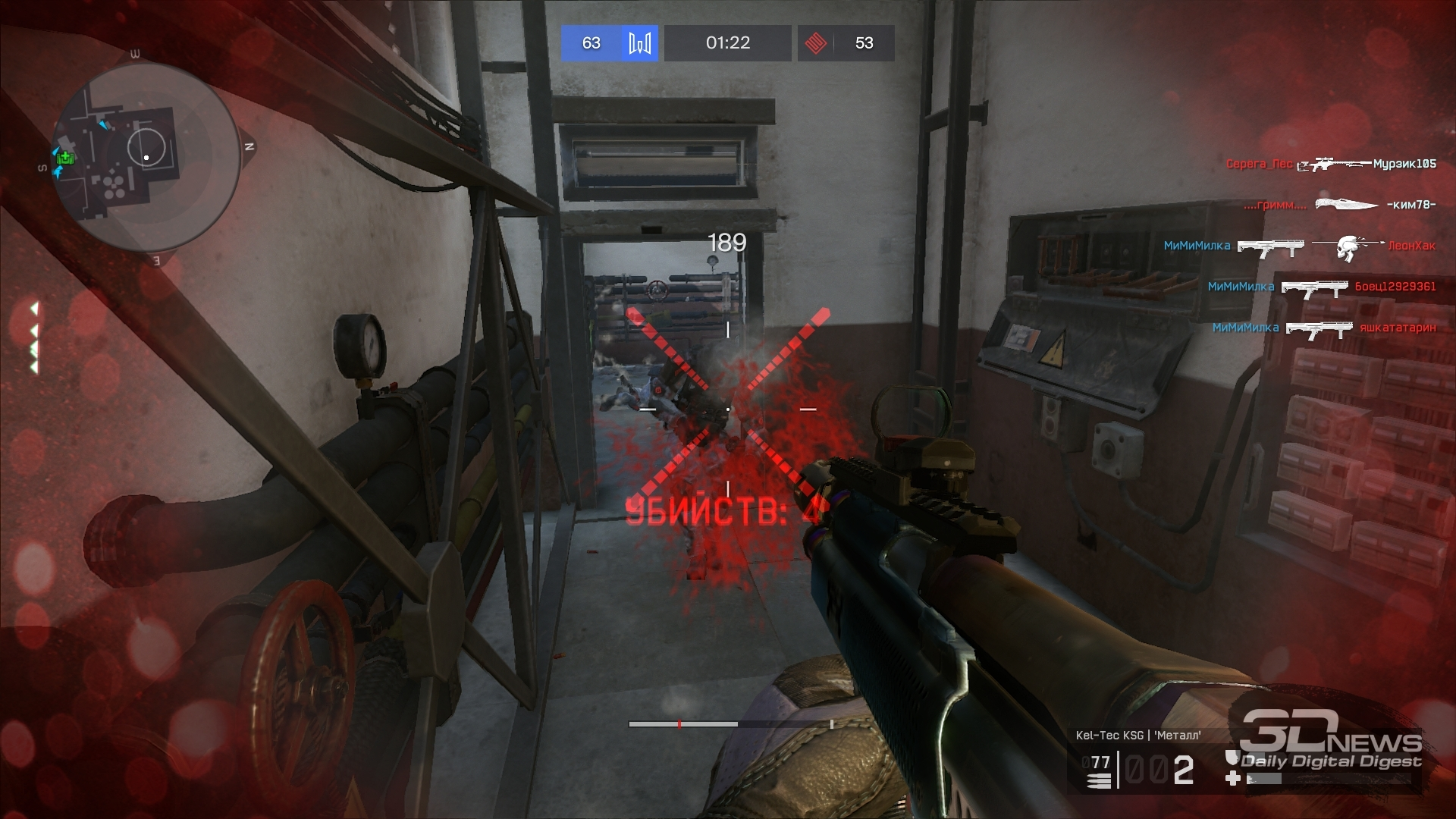Click the blue team emblem icon
This screenshot has height=819, width=1456.
[x=639, y=43]
